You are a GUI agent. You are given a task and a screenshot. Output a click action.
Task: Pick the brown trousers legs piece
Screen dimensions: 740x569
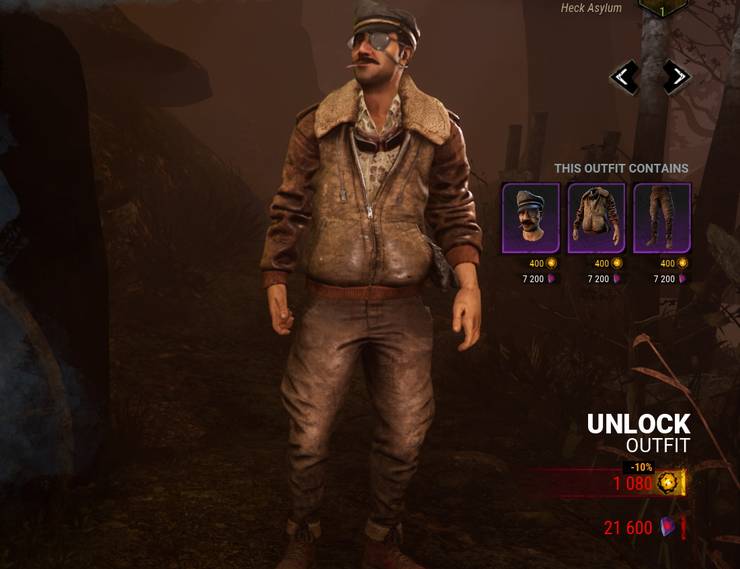point(662,218)
